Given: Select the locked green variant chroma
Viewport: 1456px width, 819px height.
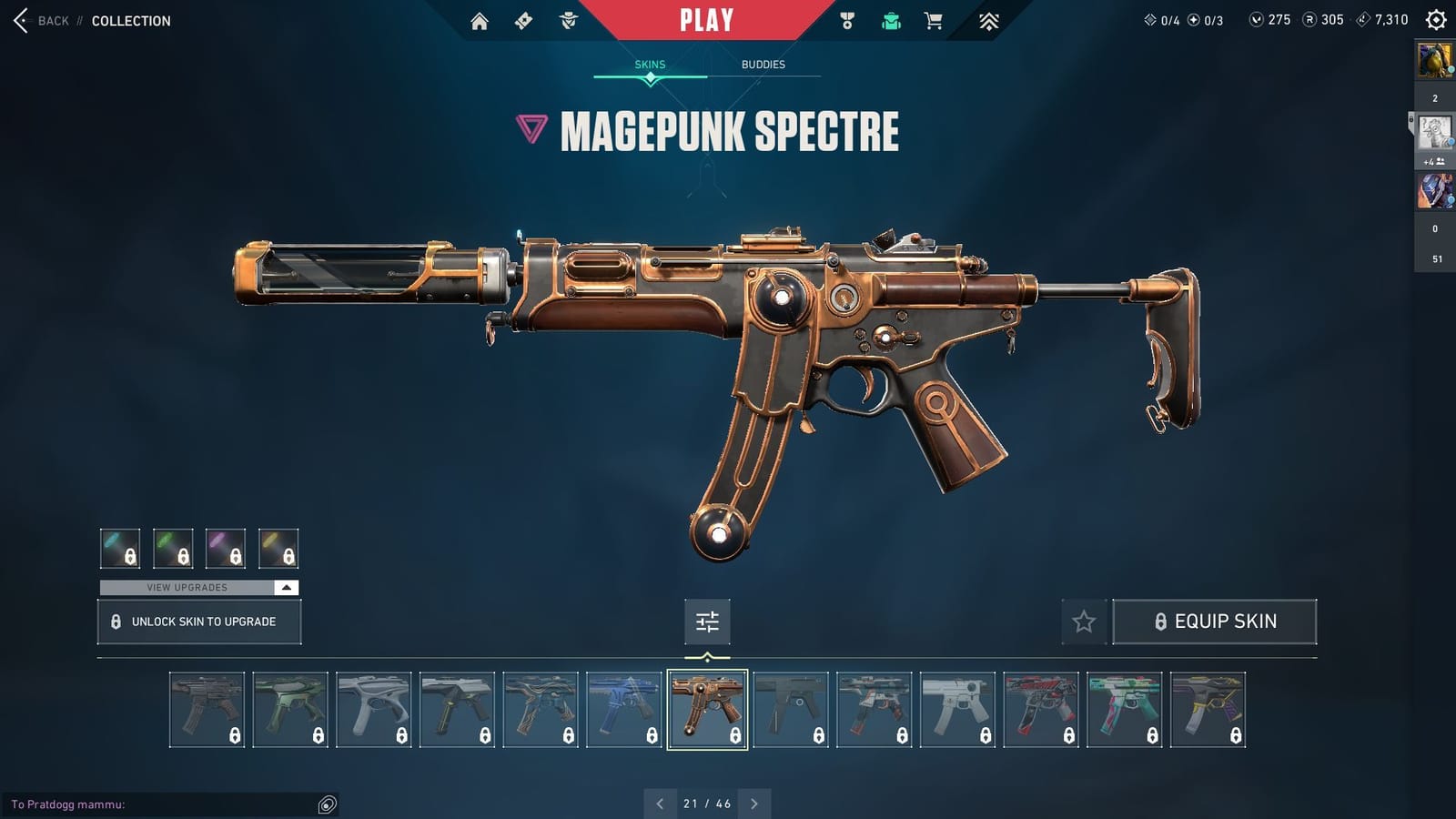Looking at the screenshot, I should tap(175, 548).
